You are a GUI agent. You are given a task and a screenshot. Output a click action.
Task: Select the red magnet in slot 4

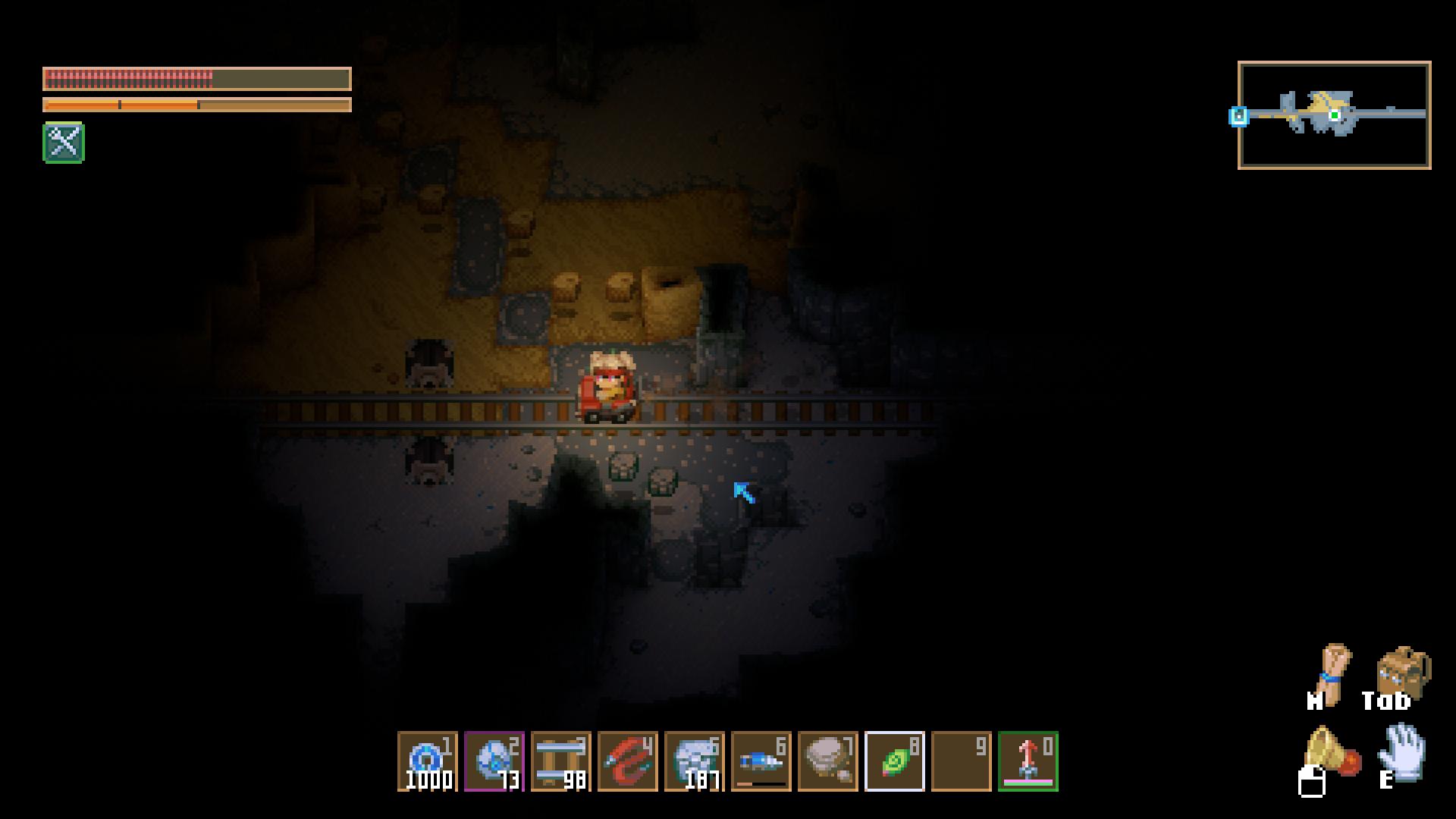627,761
